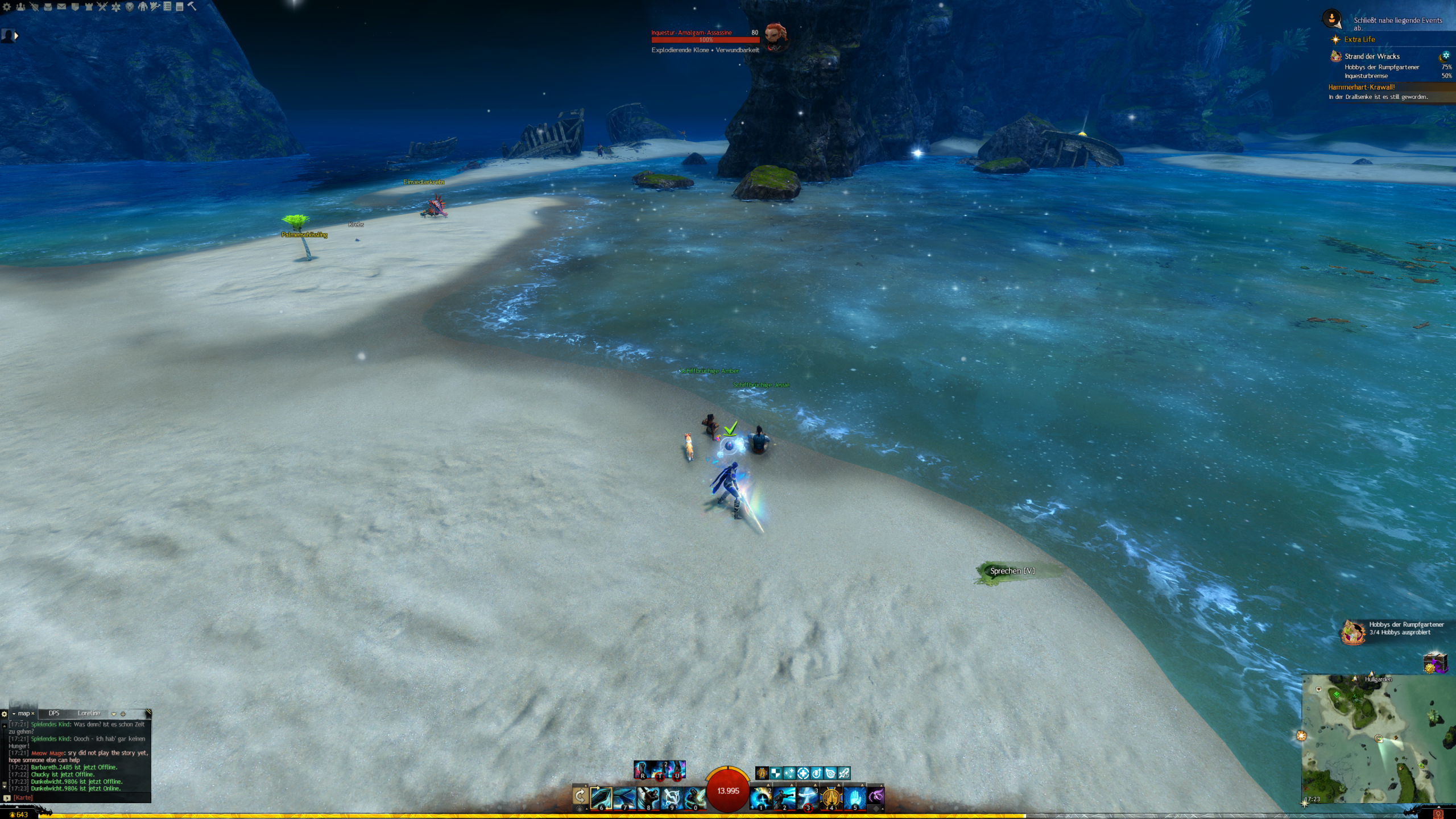Open the lion Black Lion trading post

(x=130, y=7)
